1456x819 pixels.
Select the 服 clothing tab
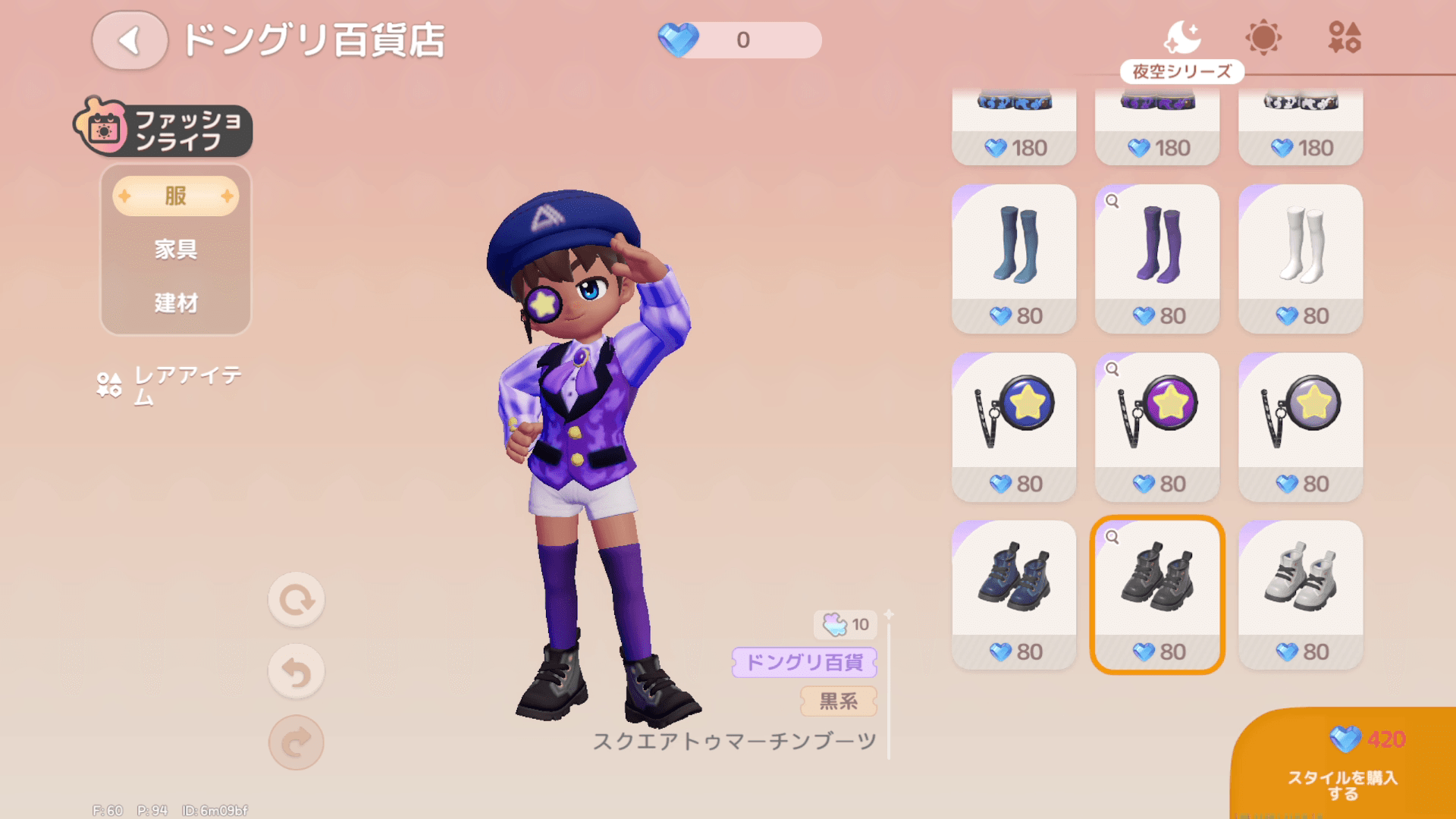tap(175, 195)
